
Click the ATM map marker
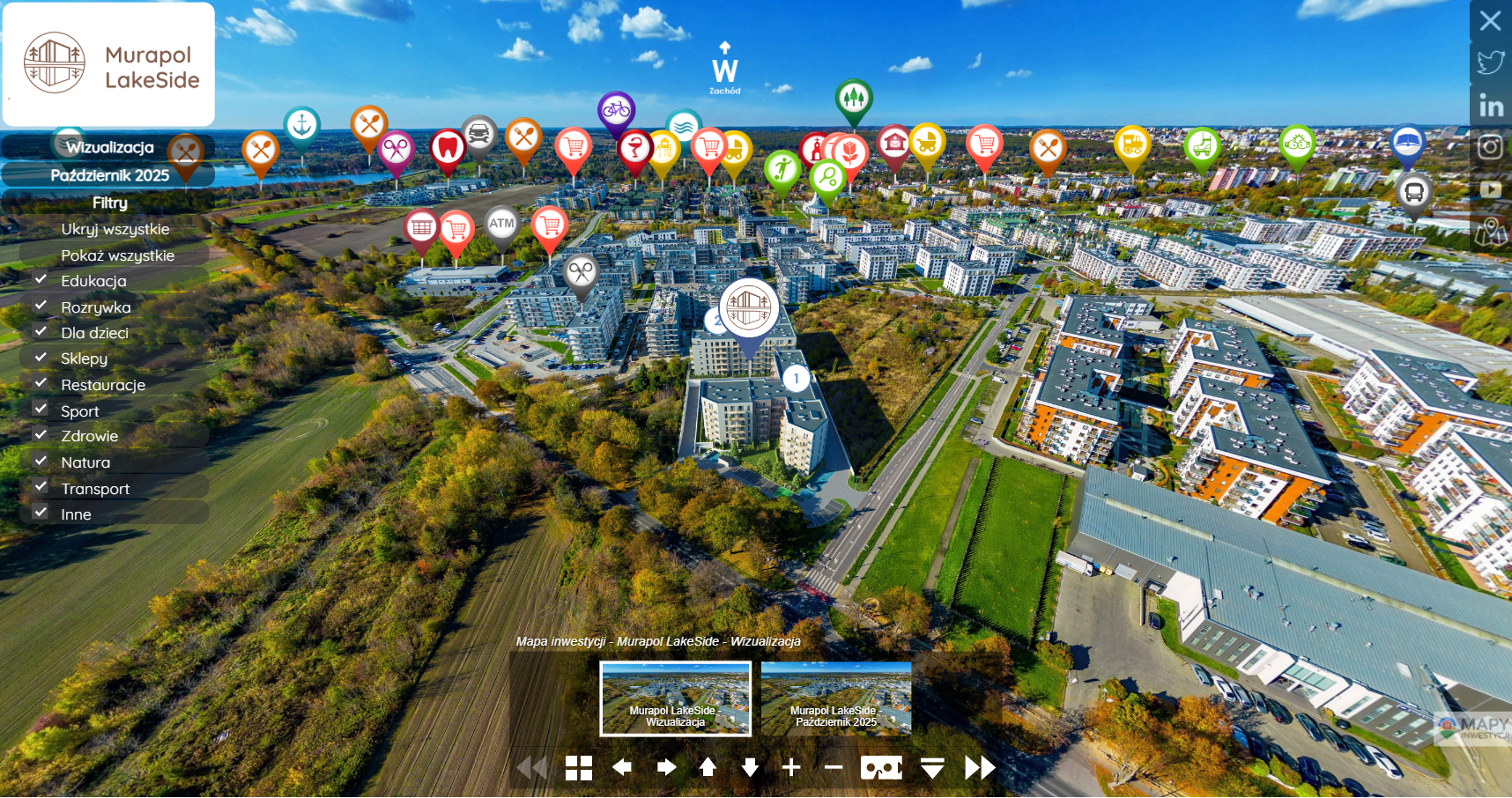tap(501, 225)
